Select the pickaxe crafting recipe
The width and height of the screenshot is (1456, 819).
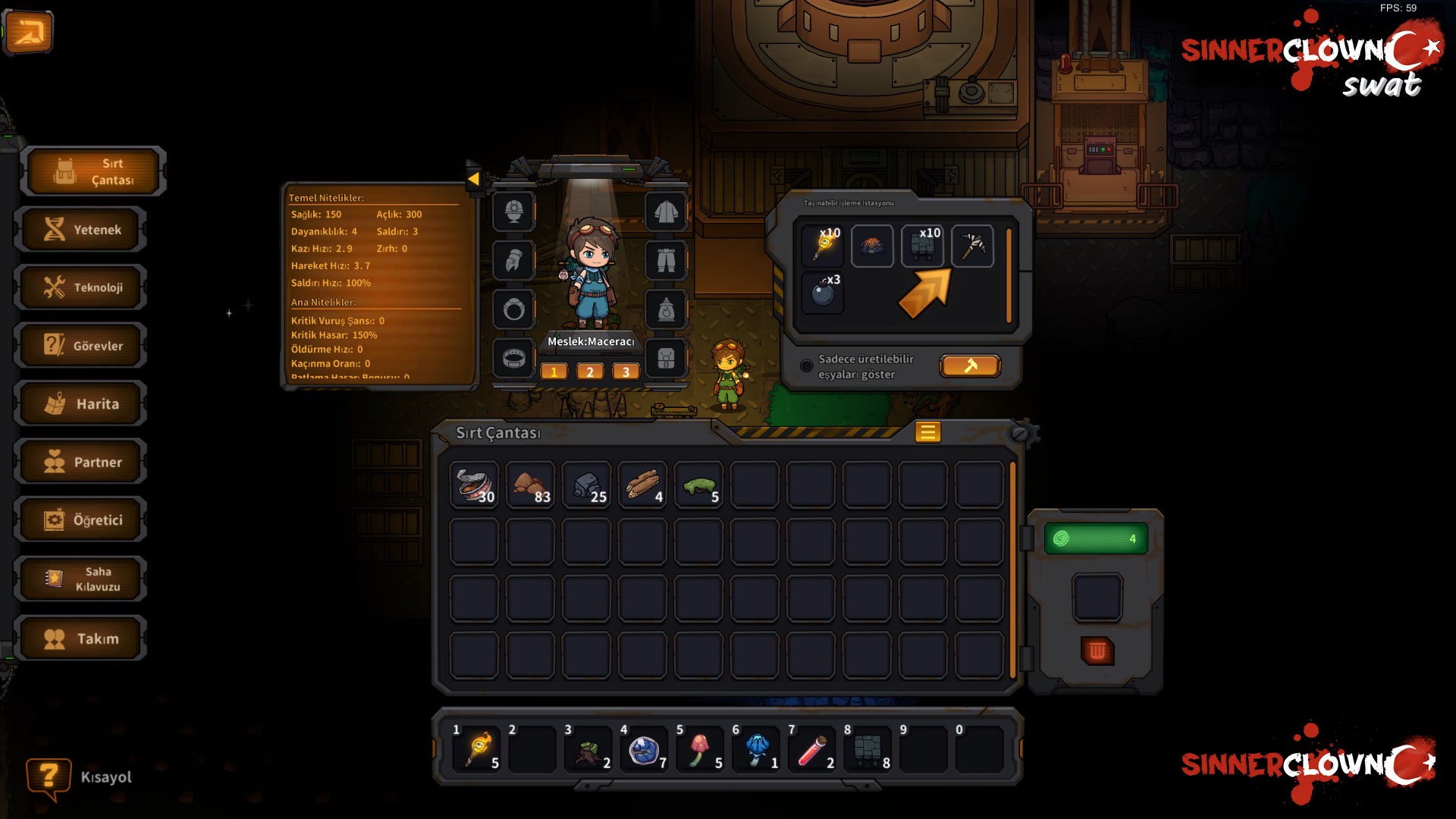[972, 246]
